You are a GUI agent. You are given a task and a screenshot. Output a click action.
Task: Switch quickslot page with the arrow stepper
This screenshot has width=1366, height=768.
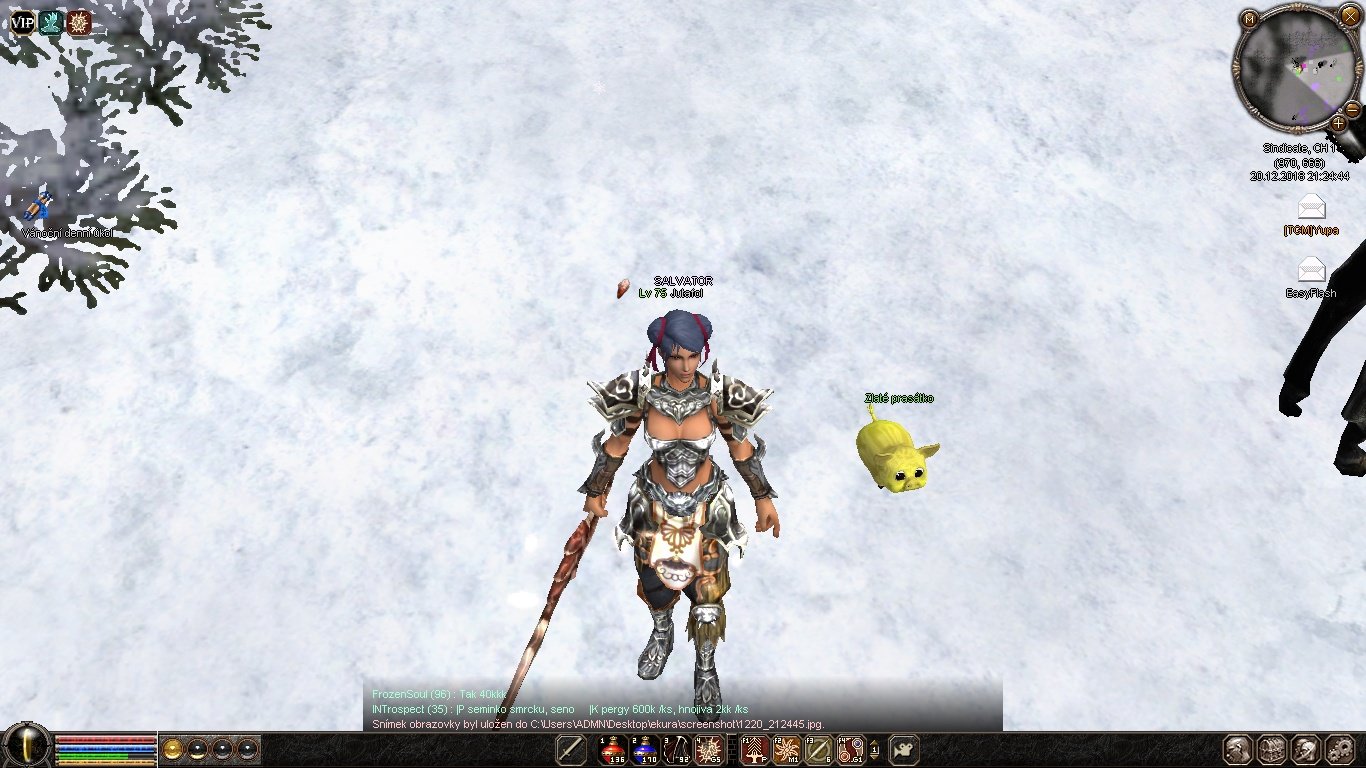(x=875, y=749)
